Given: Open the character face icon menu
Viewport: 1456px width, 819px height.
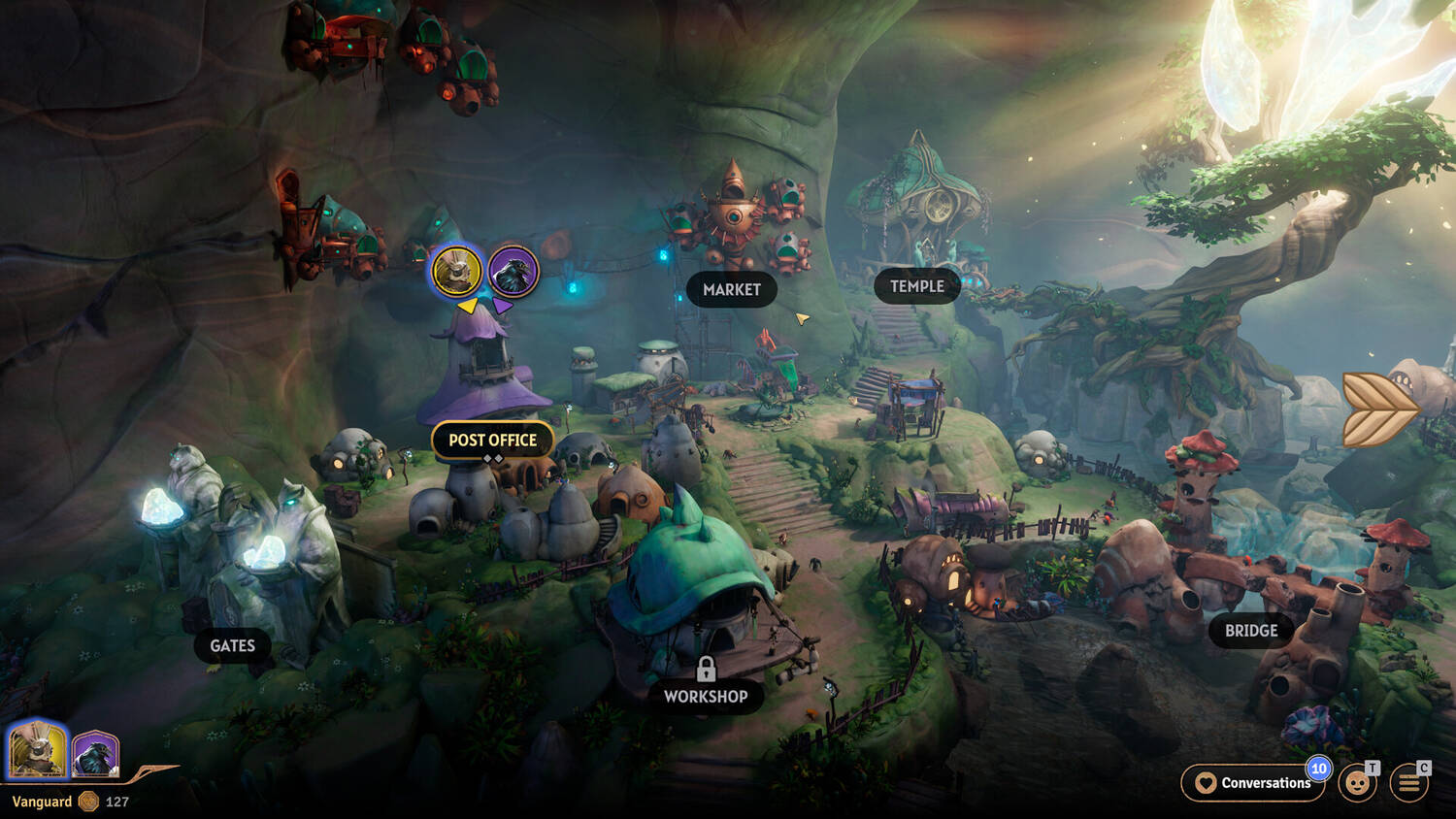Looking at the screenshot, I should click(x=1357, y=783).
